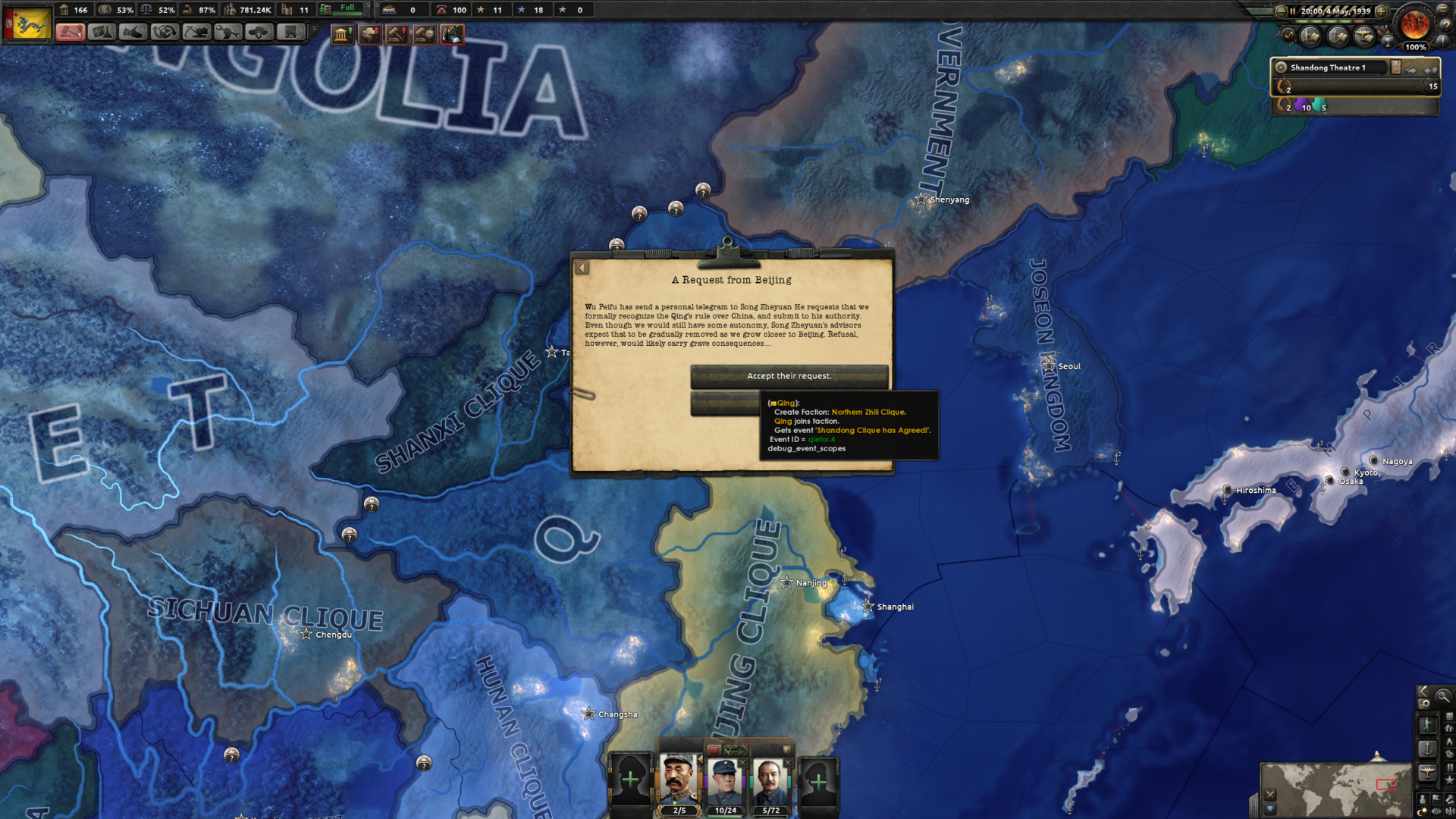
Task: Click the exclamation message settings icon
Action: click(x=1444, y=42)
